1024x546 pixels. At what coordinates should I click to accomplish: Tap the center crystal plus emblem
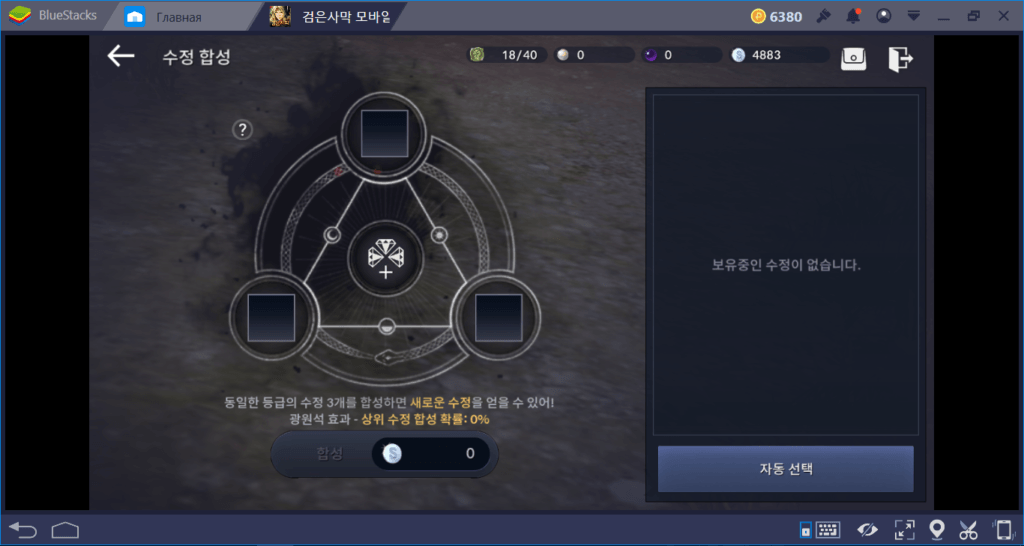point(385,260)
